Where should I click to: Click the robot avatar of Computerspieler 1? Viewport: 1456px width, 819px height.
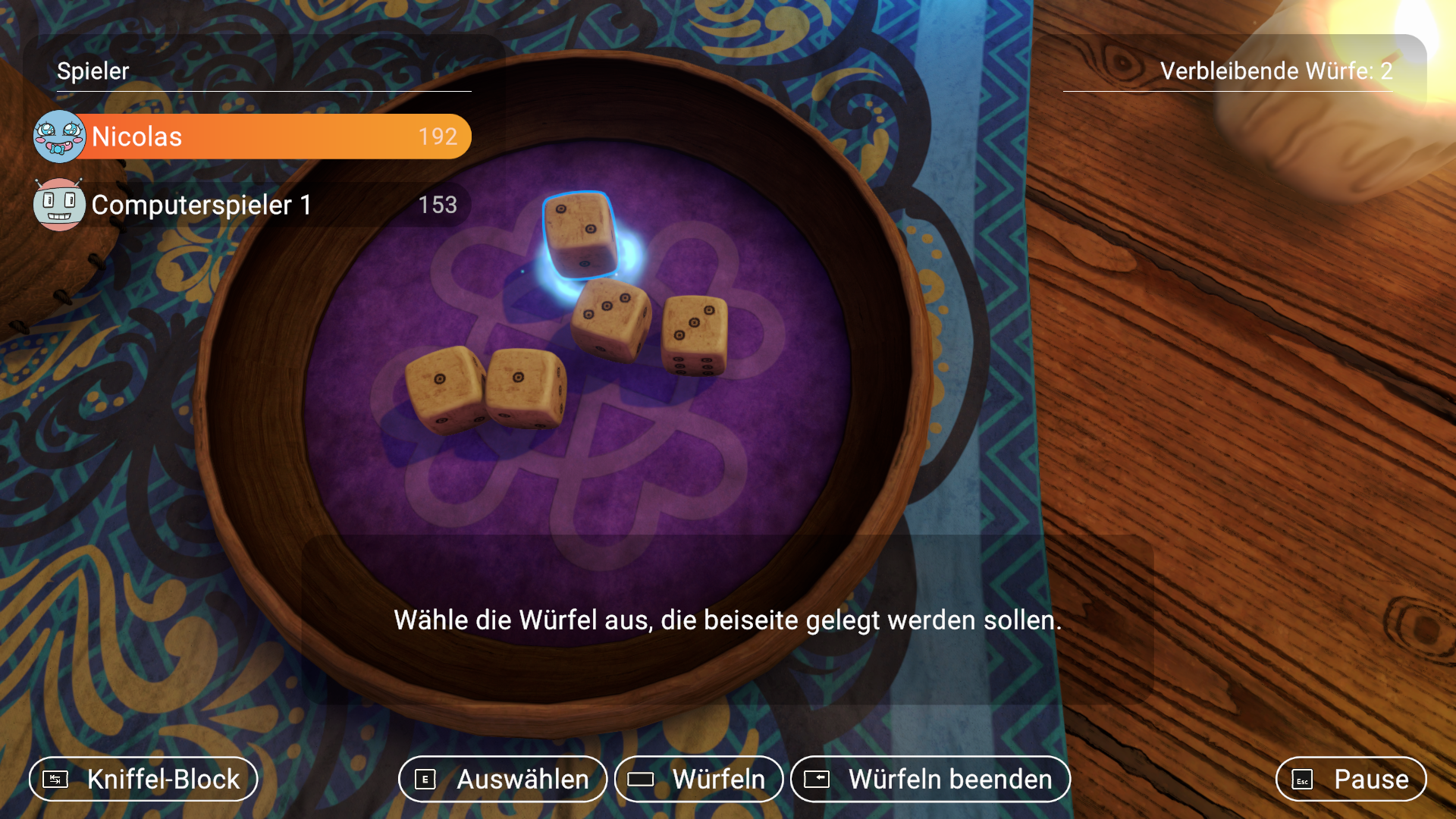(x=59, y=203)
